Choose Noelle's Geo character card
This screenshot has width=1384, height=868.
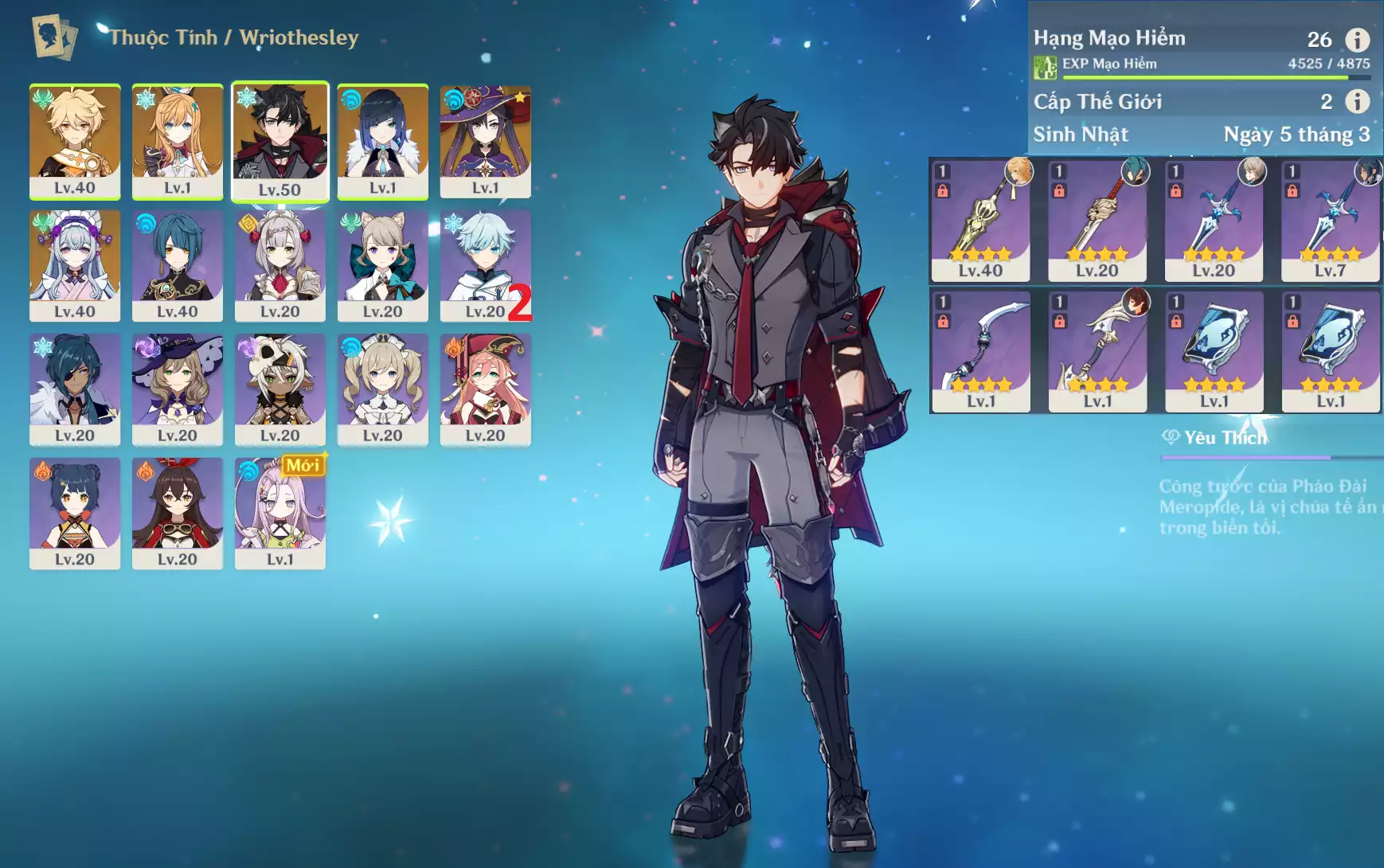tap(280, 265)
